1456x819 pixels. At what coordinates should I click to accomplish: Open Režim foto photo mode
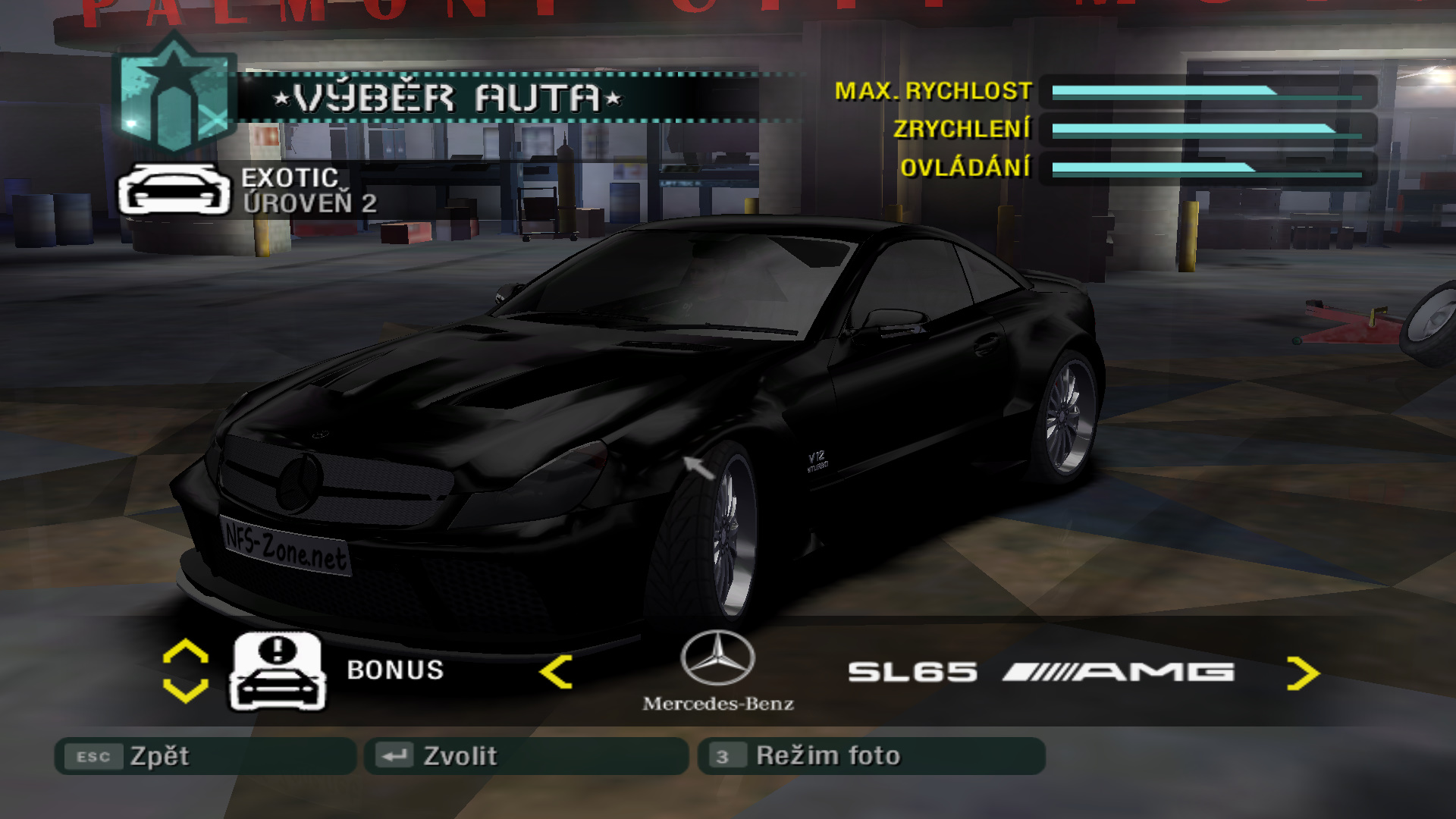tap(871, 756)
